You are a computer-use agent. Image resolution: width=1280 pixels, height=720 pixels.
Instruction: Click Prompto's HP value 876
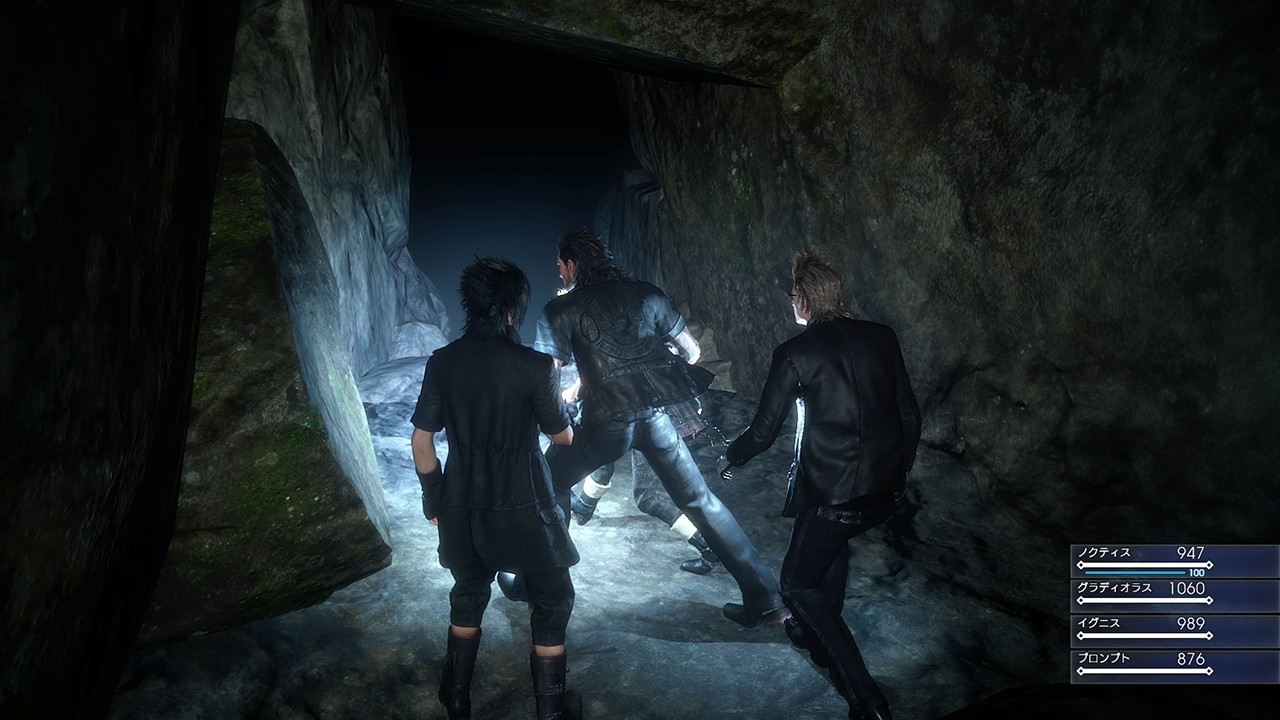coord(1189,659)
